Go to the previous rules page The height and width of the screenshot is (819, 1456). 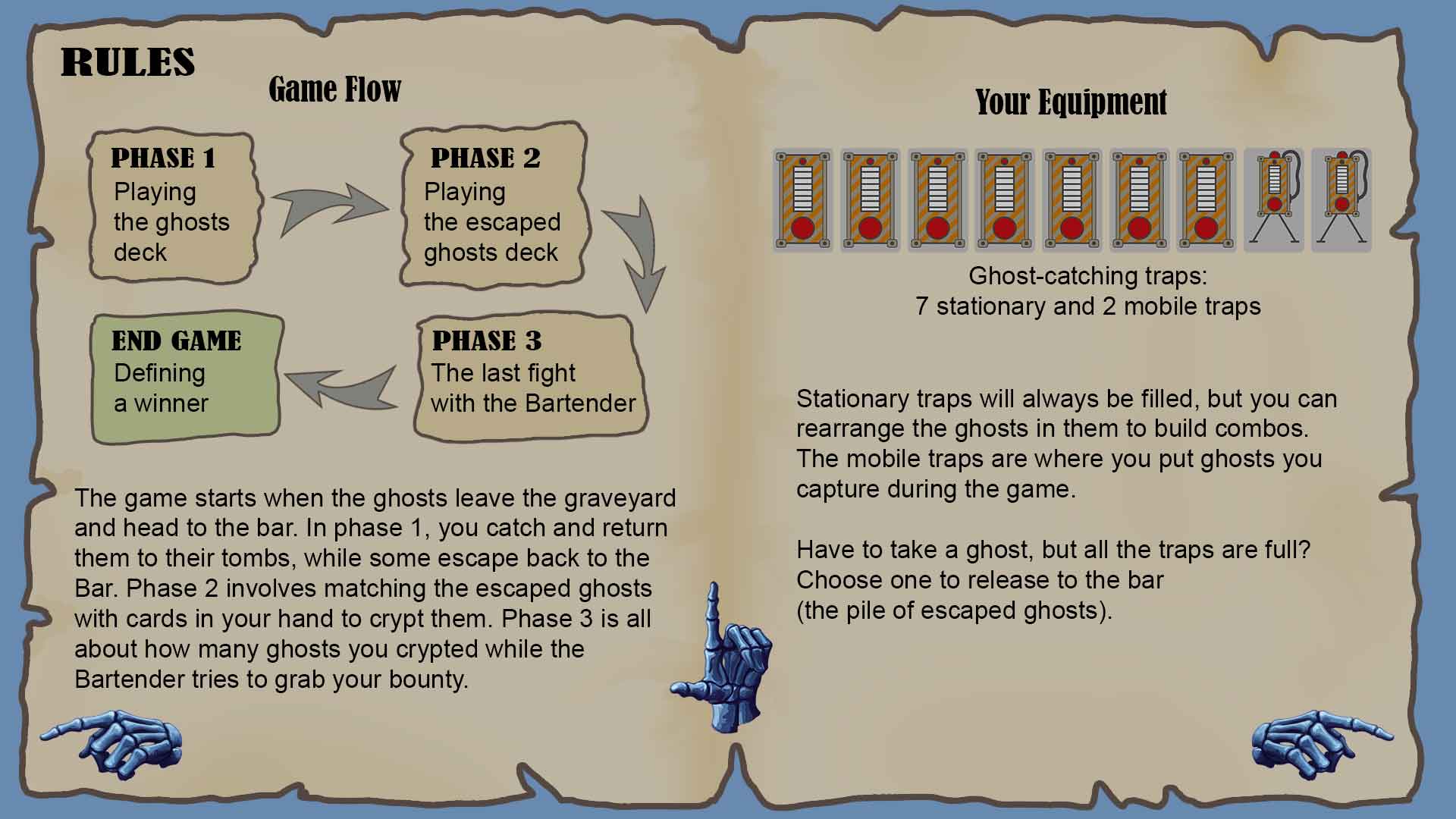[x=112, y=743]
